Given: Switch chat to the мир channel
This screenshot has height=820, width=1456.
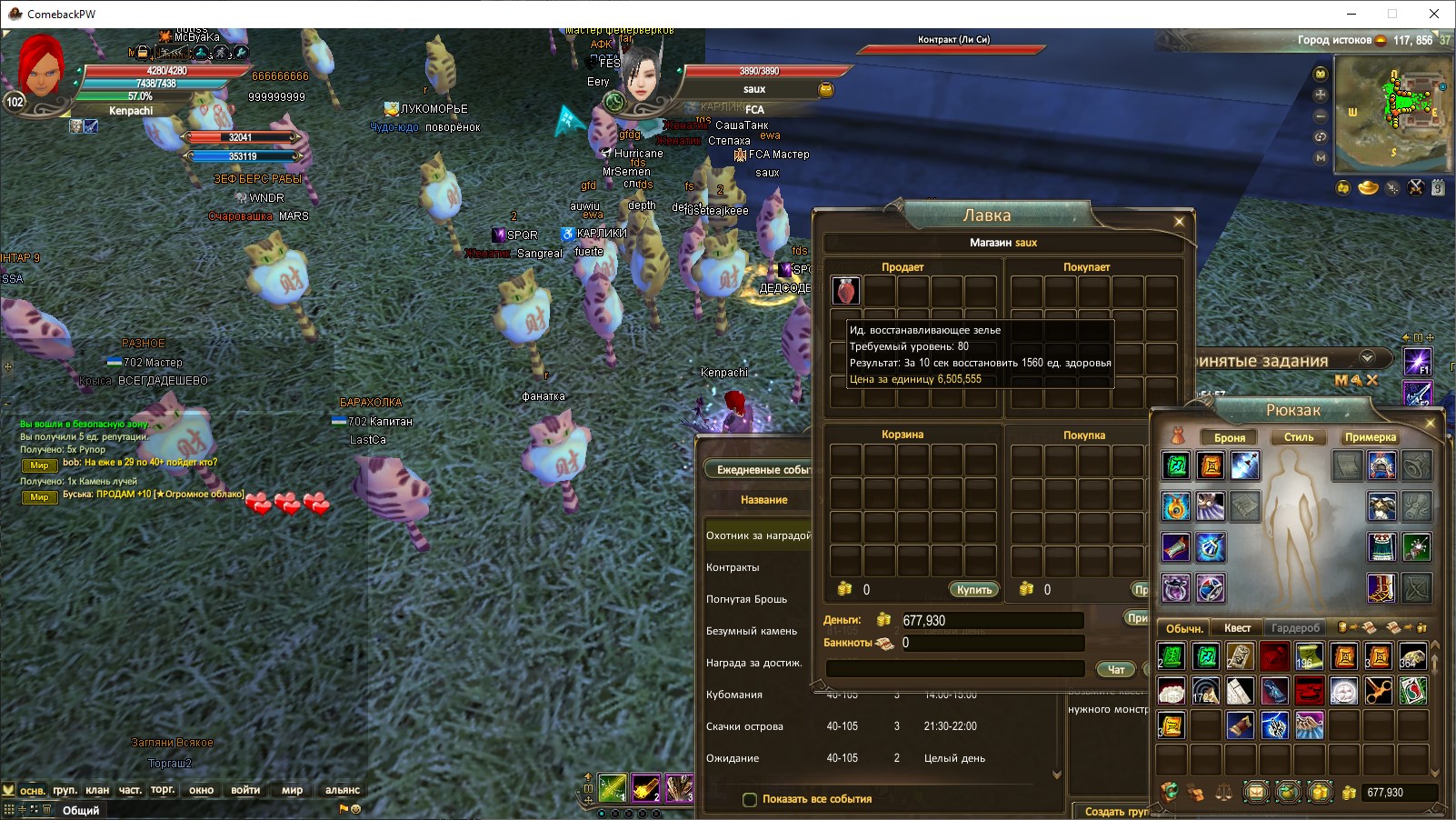Looking at the screenshot, I should [x=292, y=790].
